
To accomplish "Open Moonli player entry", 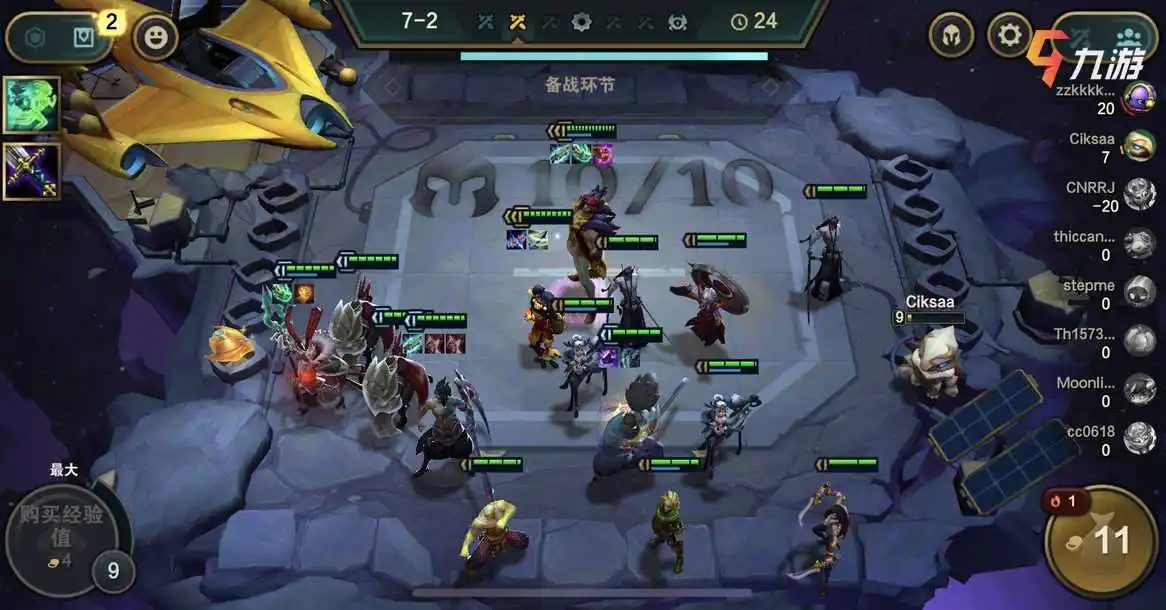I will [x=1139, y=388].
